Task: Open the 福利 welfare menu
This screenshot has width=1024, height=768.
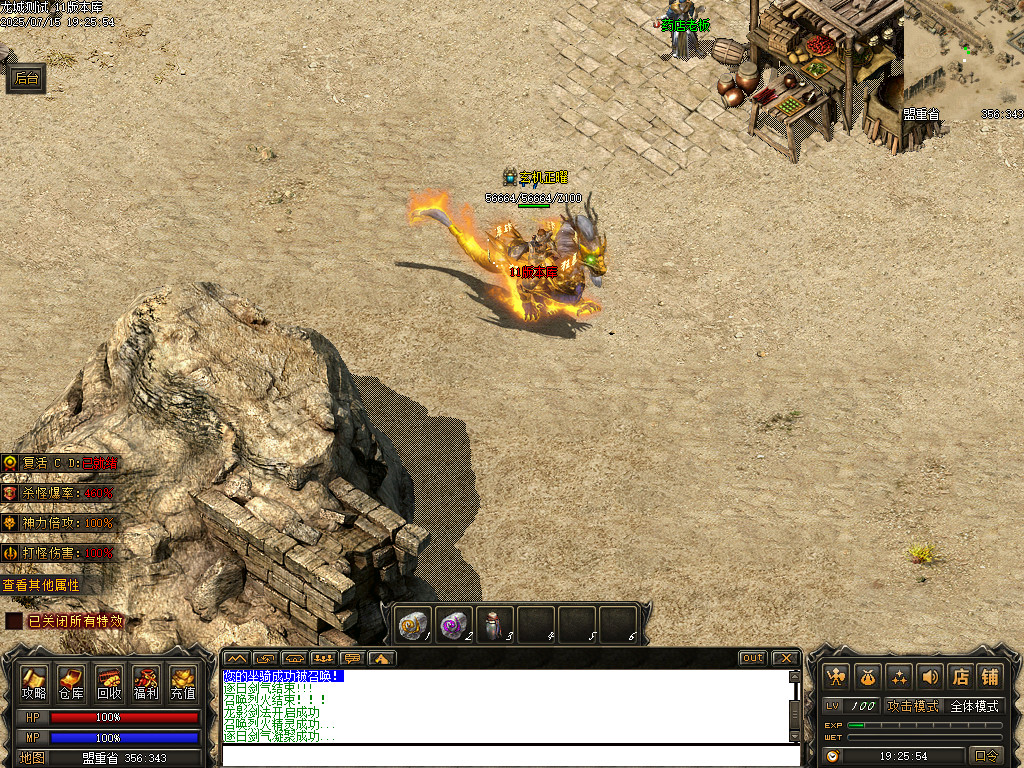Action: [146, 683]
